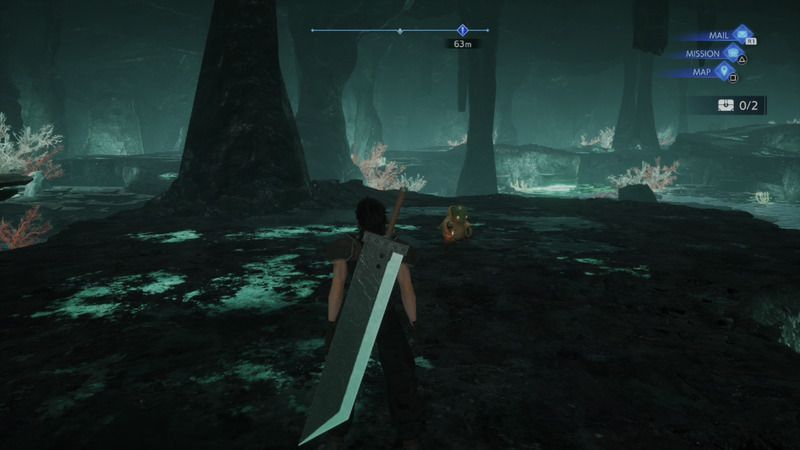The height and width of the screenshot is (450, 800).
Task: Select the objective marker on the compass bar
Action: coord(462,30)
